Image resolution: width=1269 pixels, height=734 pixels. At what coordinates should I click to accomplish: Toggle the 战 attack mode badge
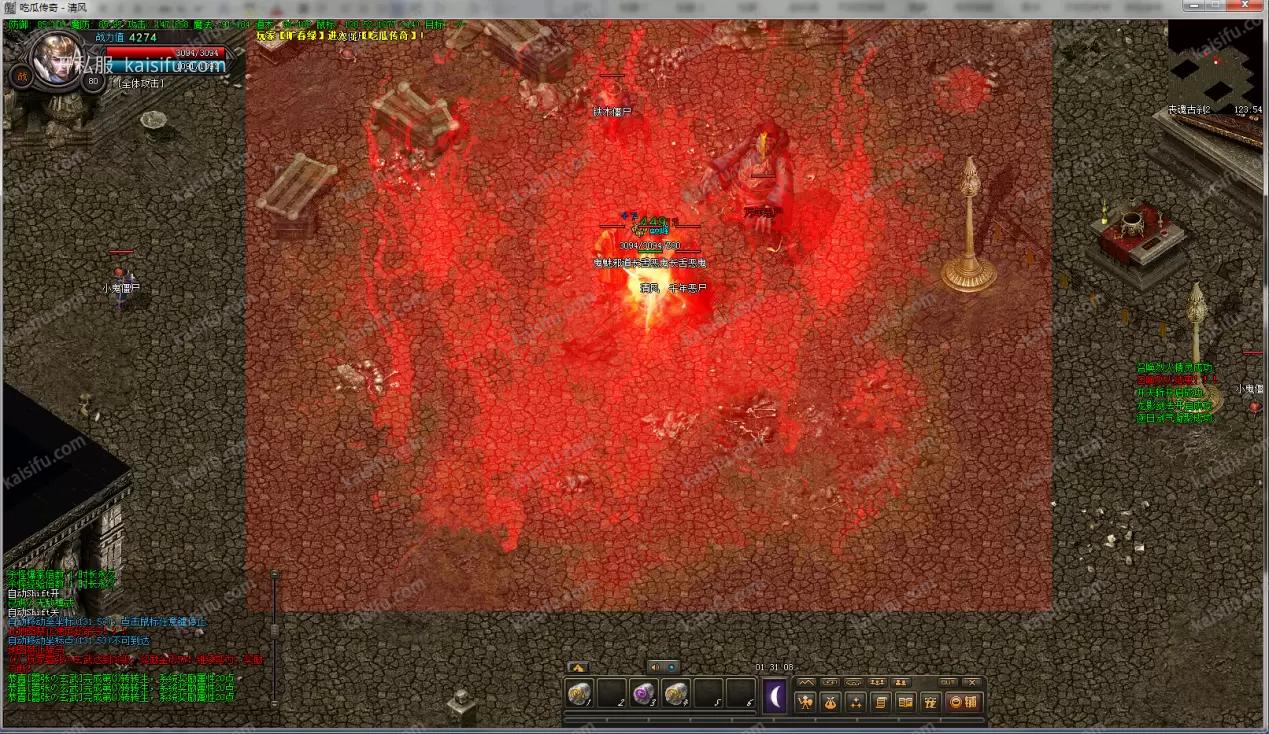click(x=20, y=75)
